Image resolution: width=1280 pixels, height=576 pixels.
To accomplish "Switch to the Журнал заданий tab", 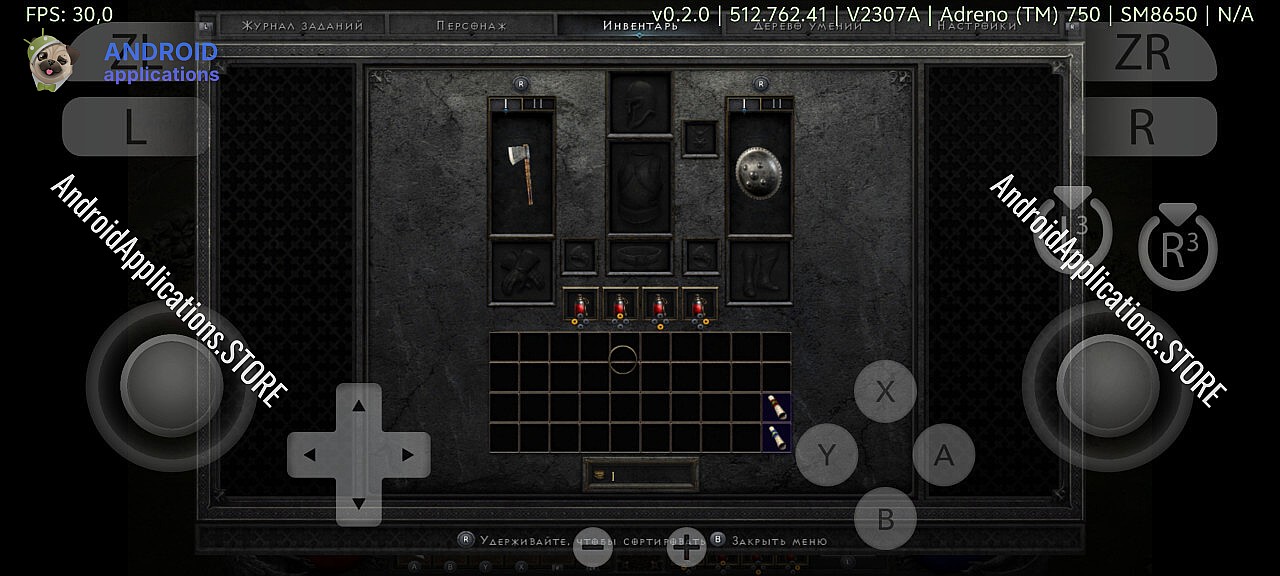I will 304,26.
